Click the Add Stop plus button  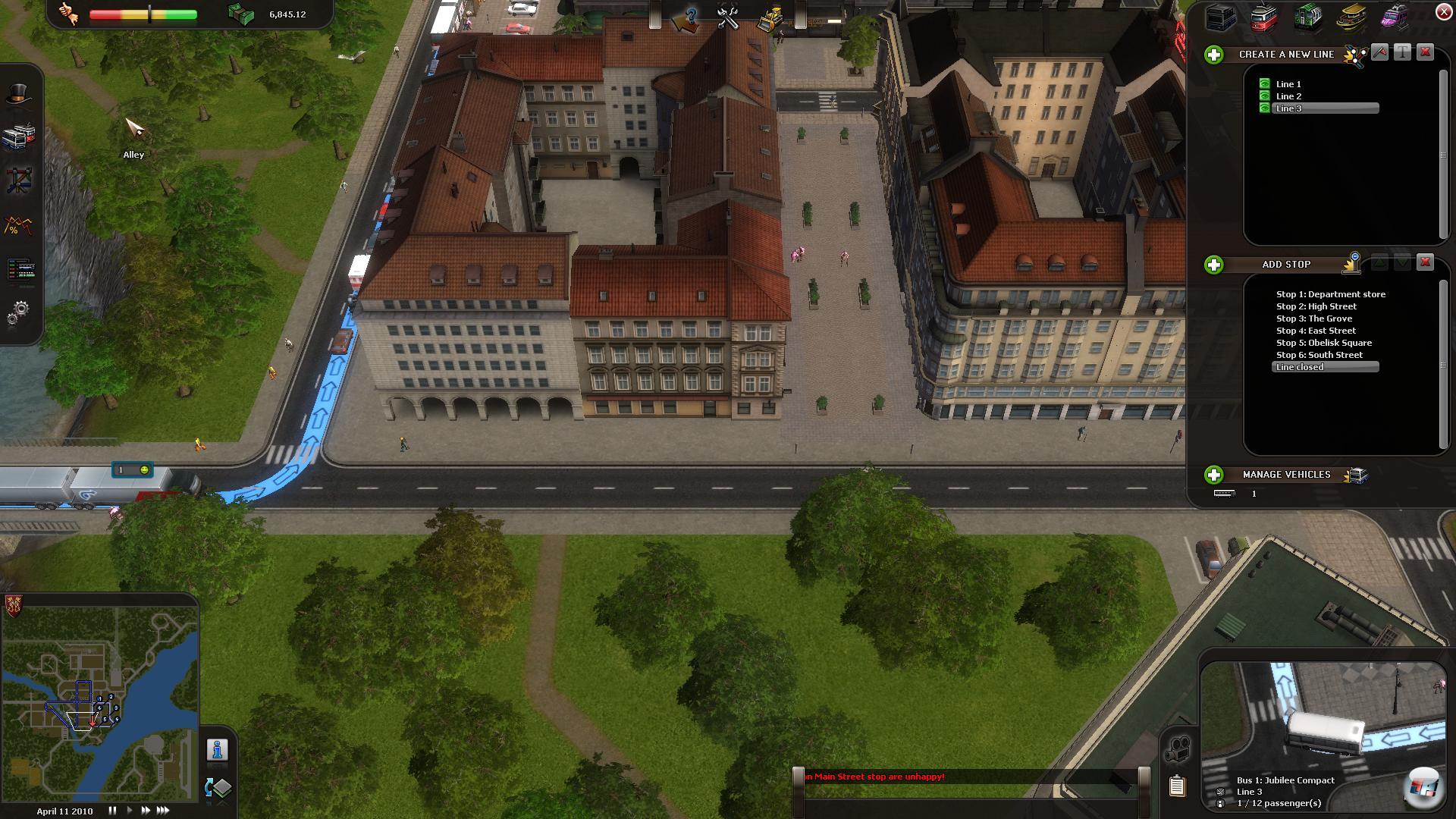point(1214,265)
